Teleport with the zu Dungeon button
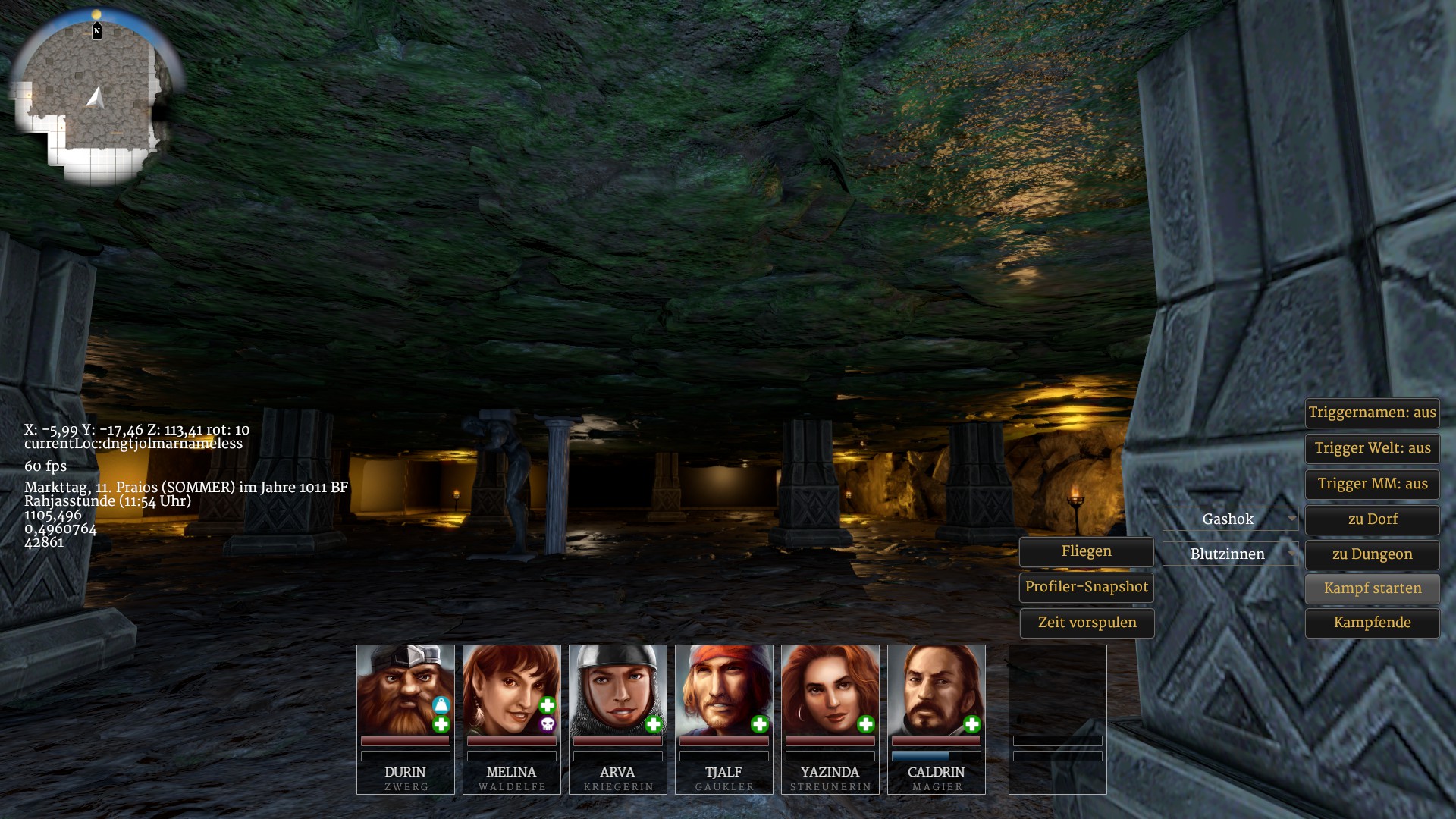Image resolution: width=1456 pixels, height=819 pixels. click(1372, 554)
